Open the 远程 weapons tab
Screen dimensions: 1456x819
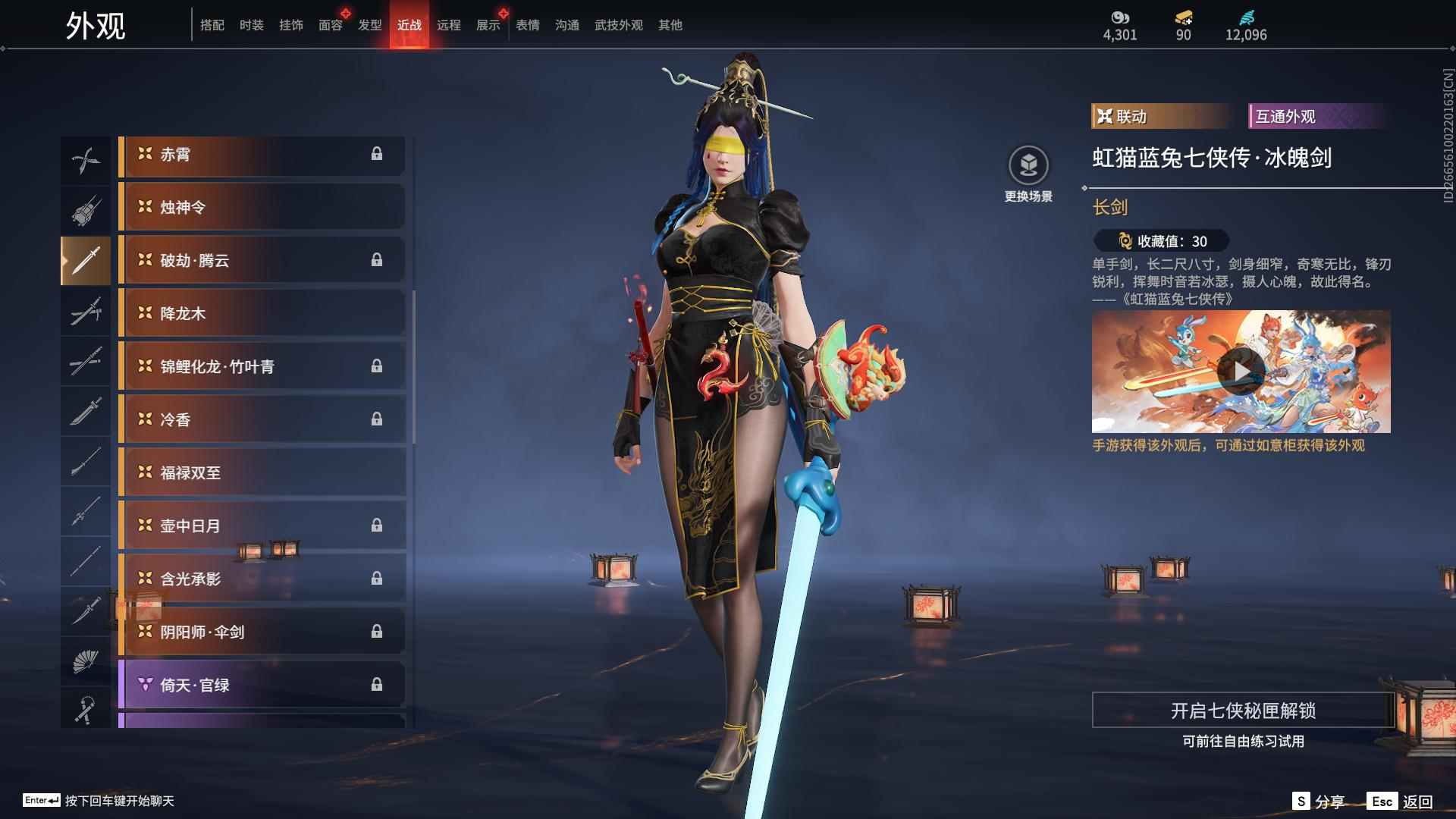click(x=450, y=24)
